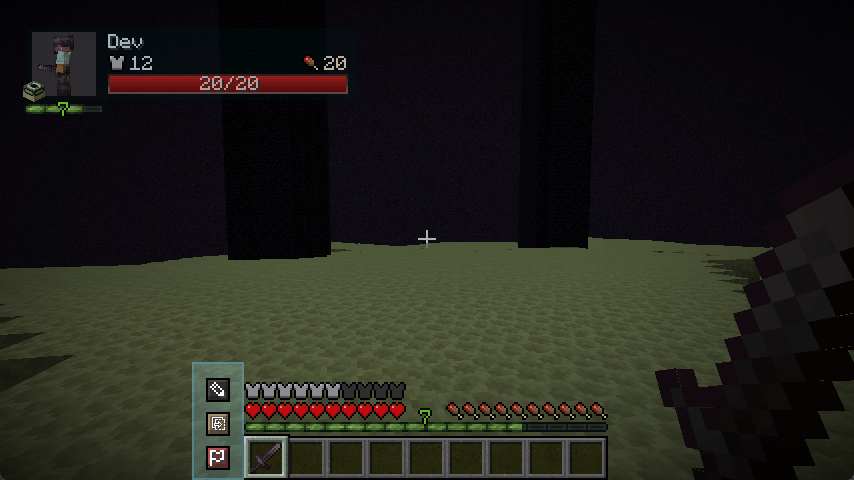The image size is (854, 480).
Task: Open the scroll icon button above the flag
Action: (217, 424)
